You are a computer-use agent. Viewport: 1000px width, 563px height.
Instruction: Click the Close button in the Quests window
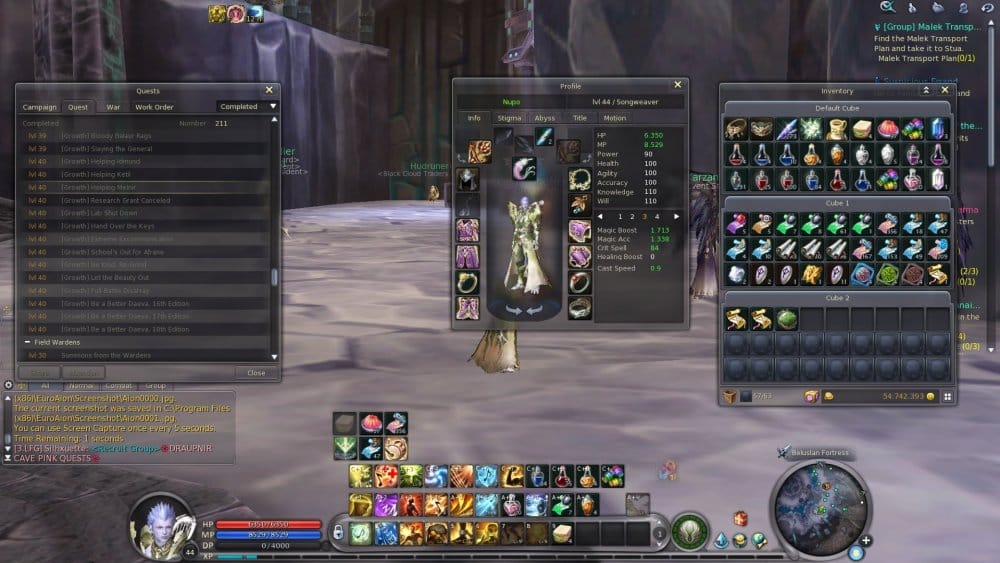click(x=256, y=373)
